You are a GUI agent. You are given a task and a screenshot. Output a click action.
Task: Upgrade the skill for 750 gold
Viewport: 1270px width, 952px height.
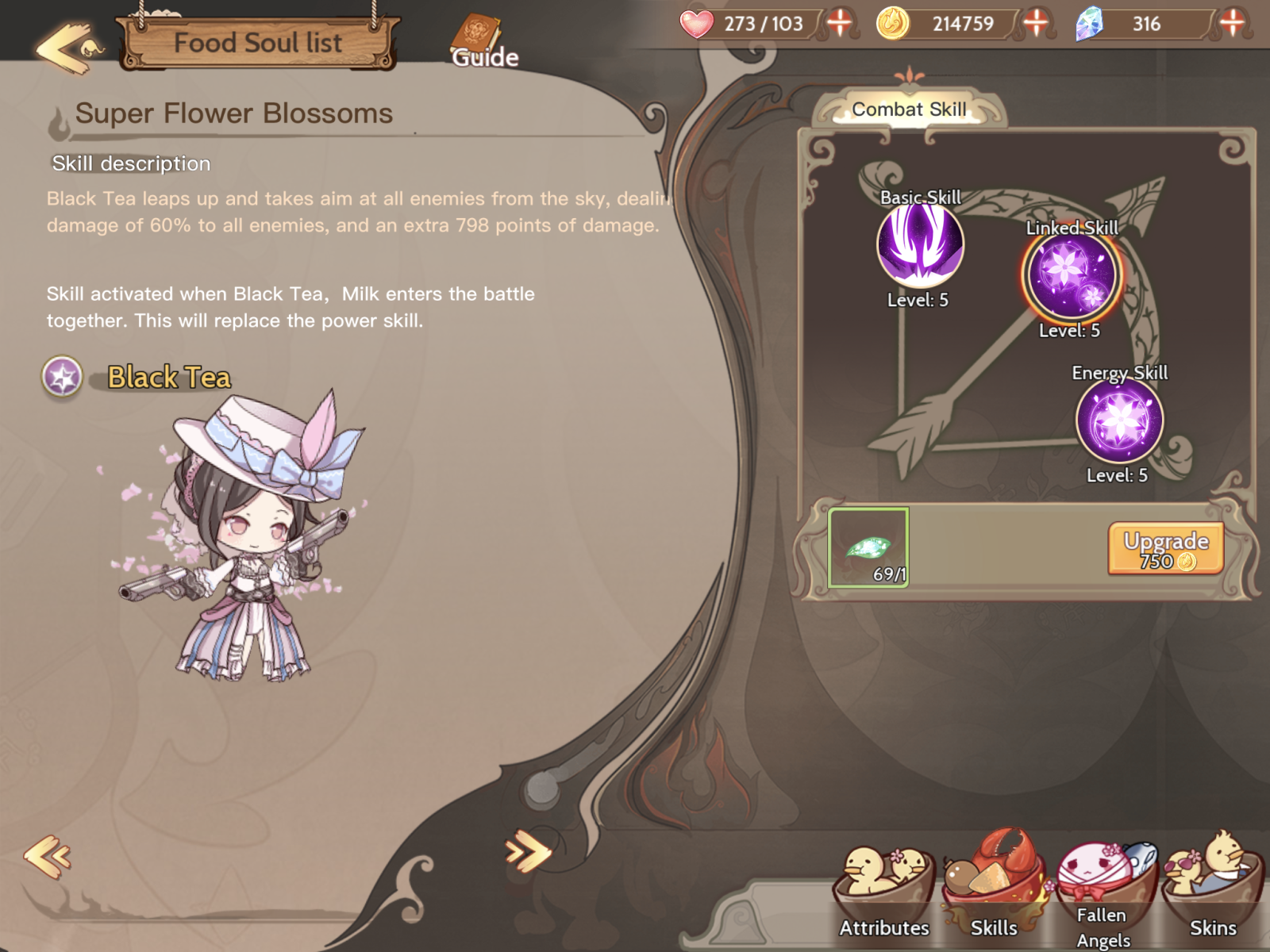[x=1165, y=549]
